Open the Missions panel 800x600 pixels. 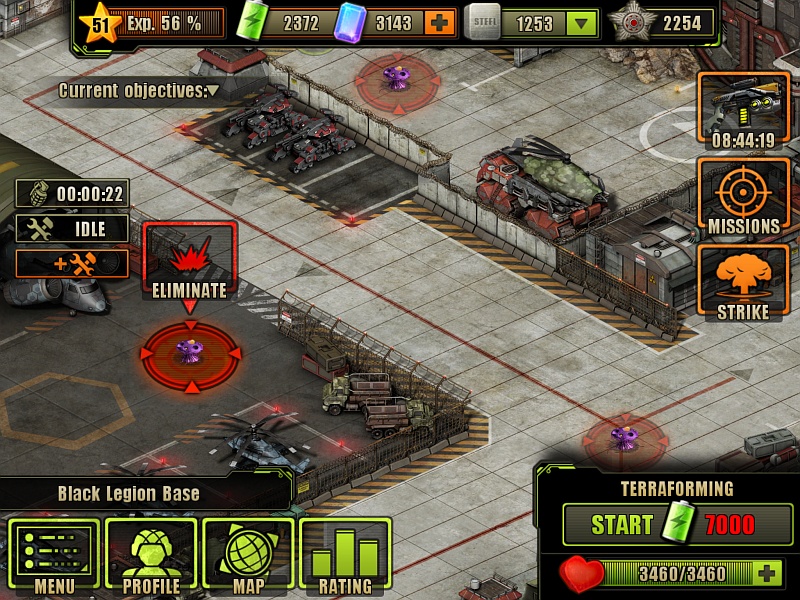(744, 198)
